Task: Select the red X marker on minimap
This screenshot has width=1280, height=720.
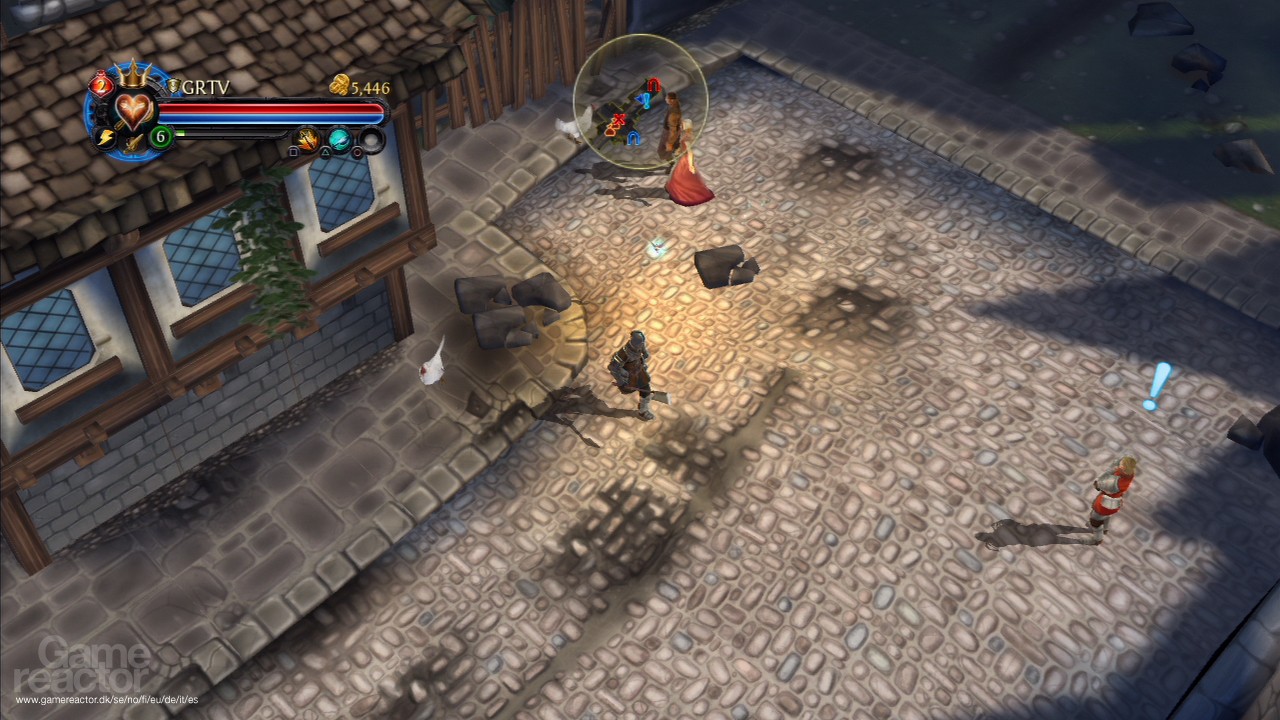Action: [x=619, y=120]
